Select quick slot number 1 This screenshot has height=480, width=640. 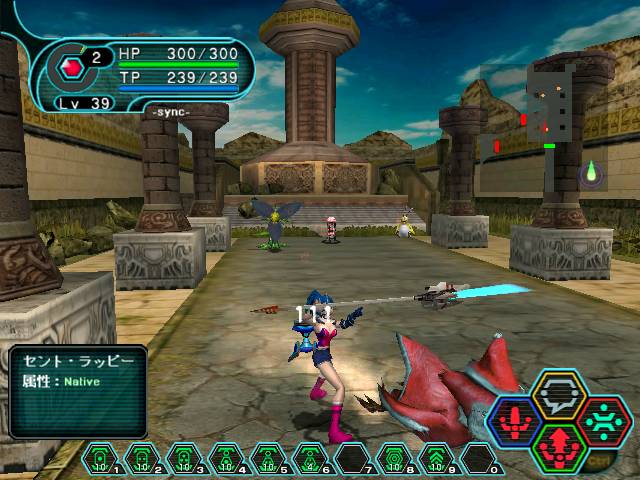click(98, 458)
